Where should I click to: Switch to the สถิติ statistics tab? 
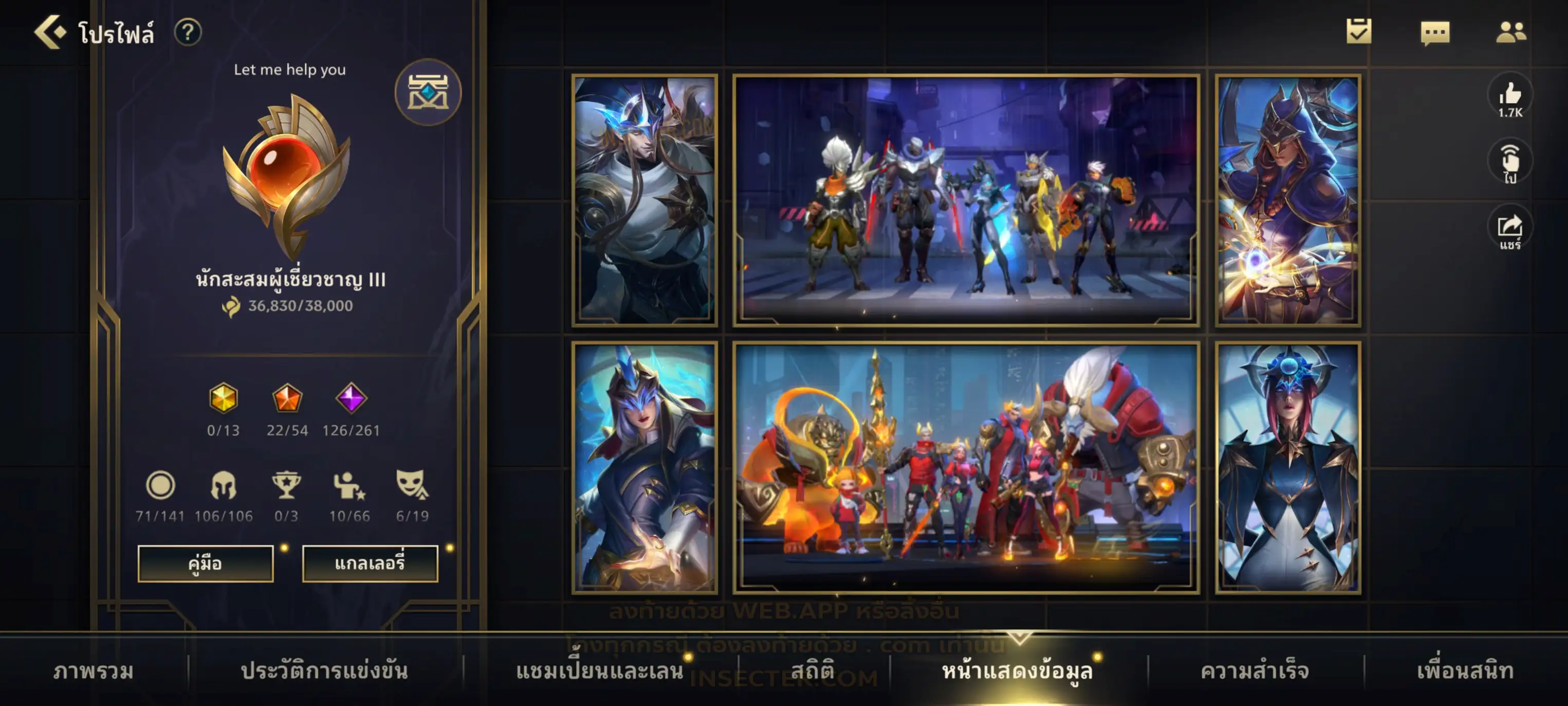812,671
